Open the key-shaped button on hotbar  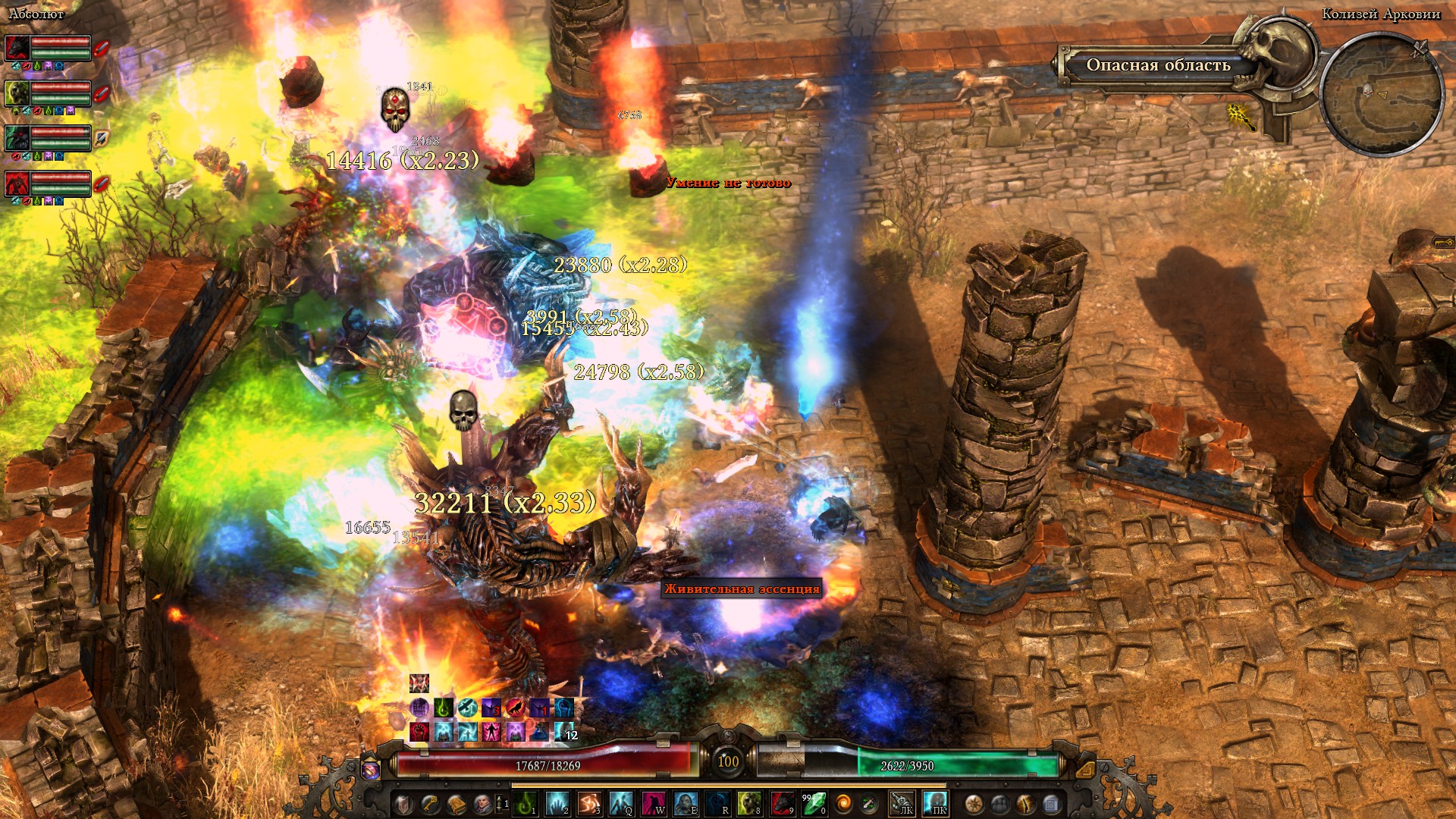(x=430, y=803)
